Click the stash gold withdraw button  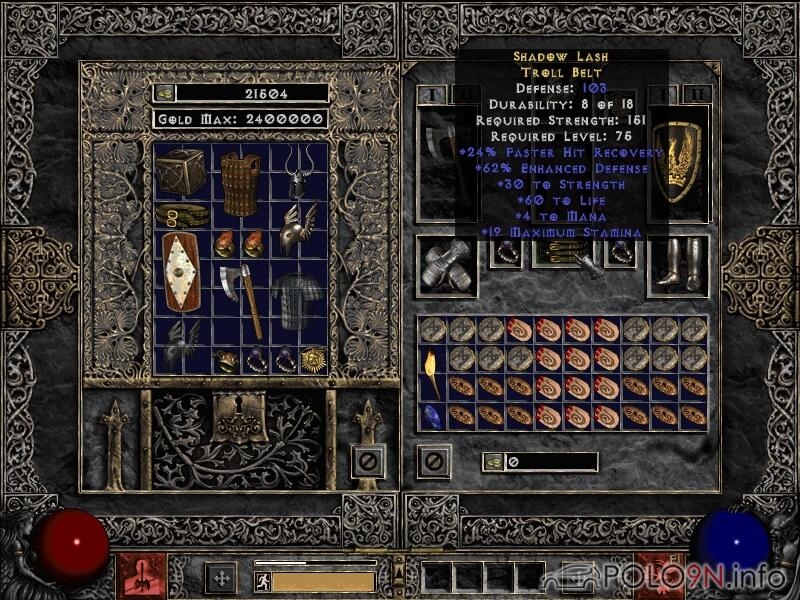(x=164, y=93)
